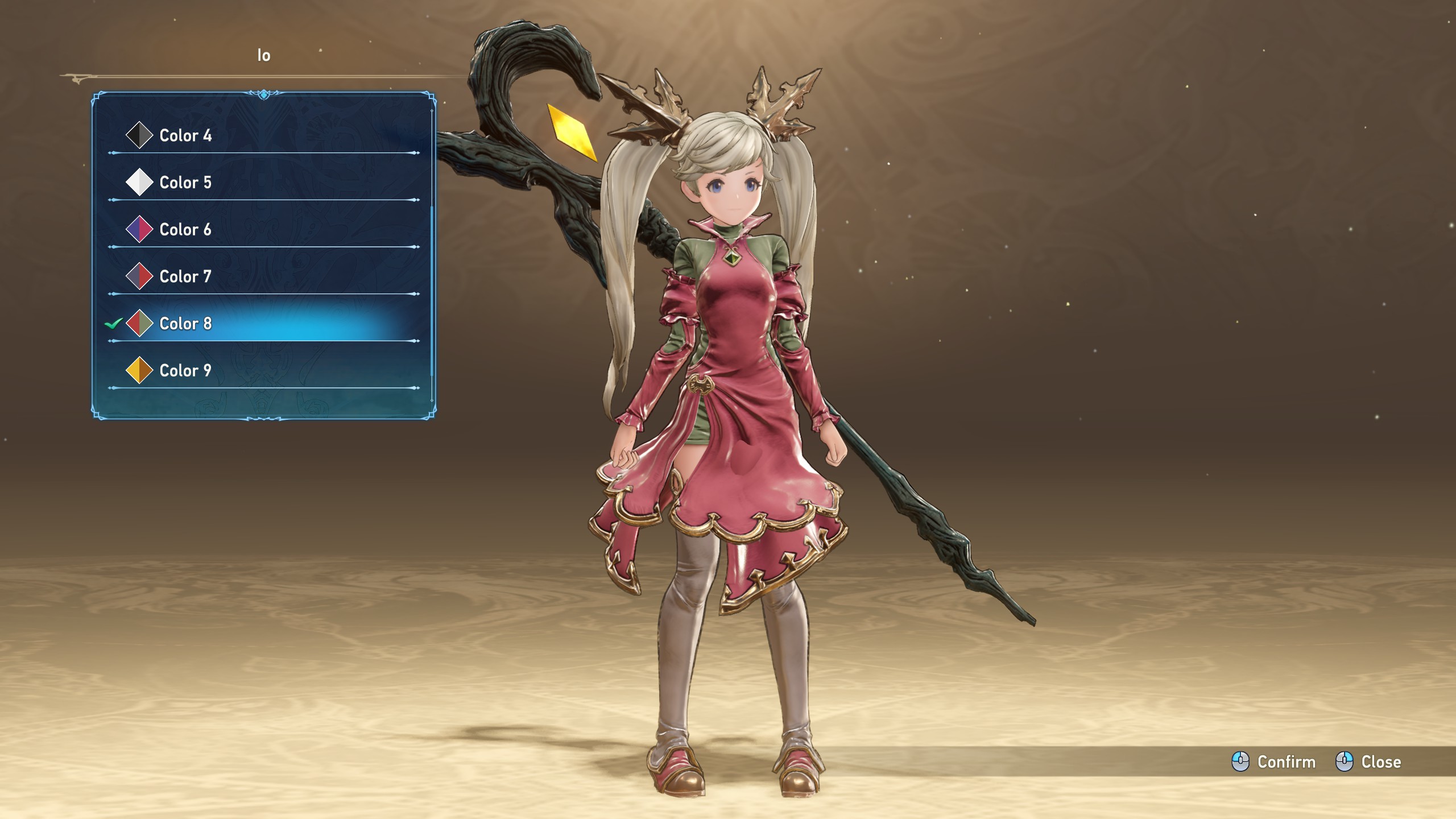Click the color list scrollbar
The width and height of the screenshot is (1456, 819).
click(x=432, y=290)
